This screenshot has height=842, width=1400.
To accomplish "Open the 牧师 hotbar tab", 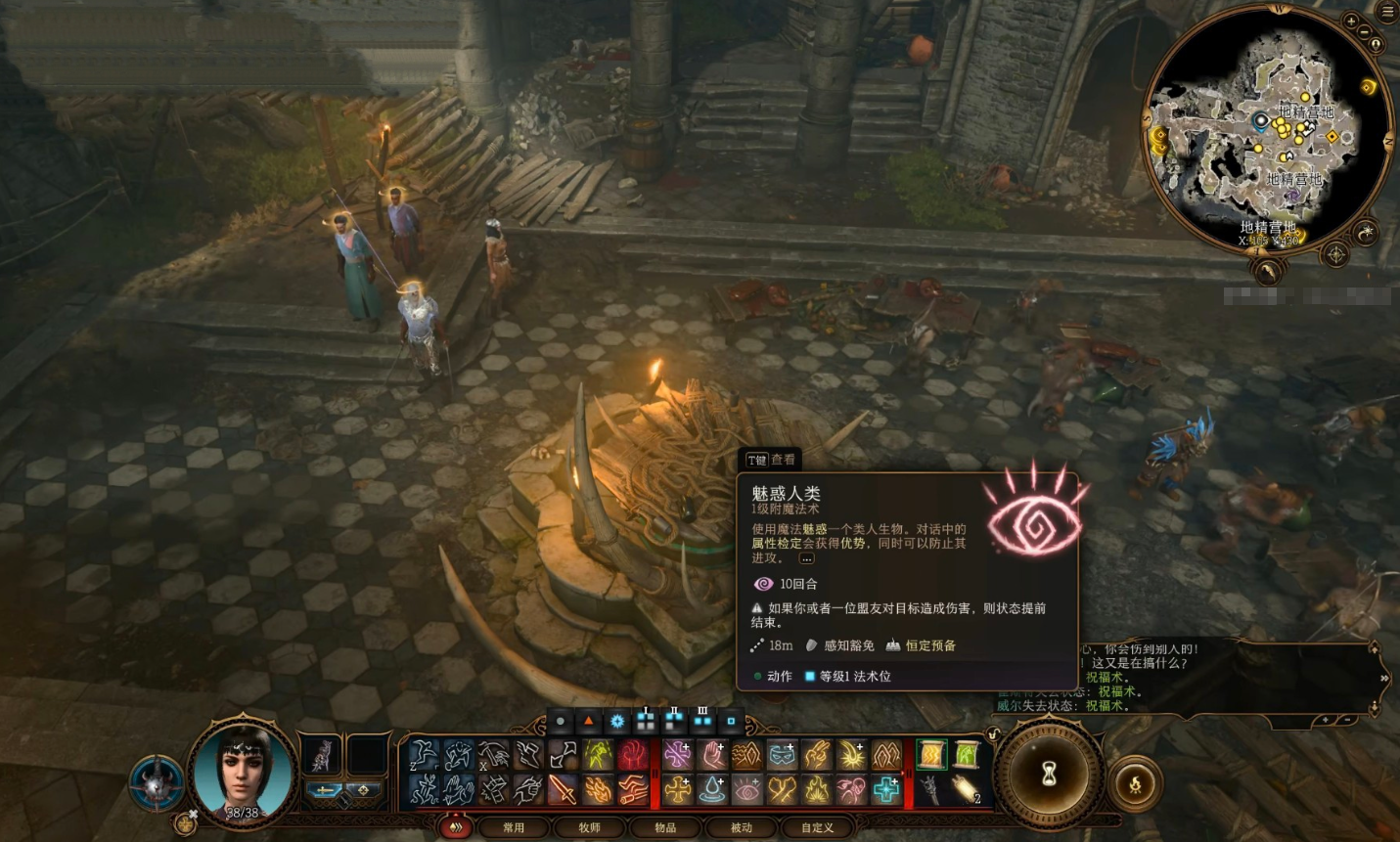I will tap(589, 827).
